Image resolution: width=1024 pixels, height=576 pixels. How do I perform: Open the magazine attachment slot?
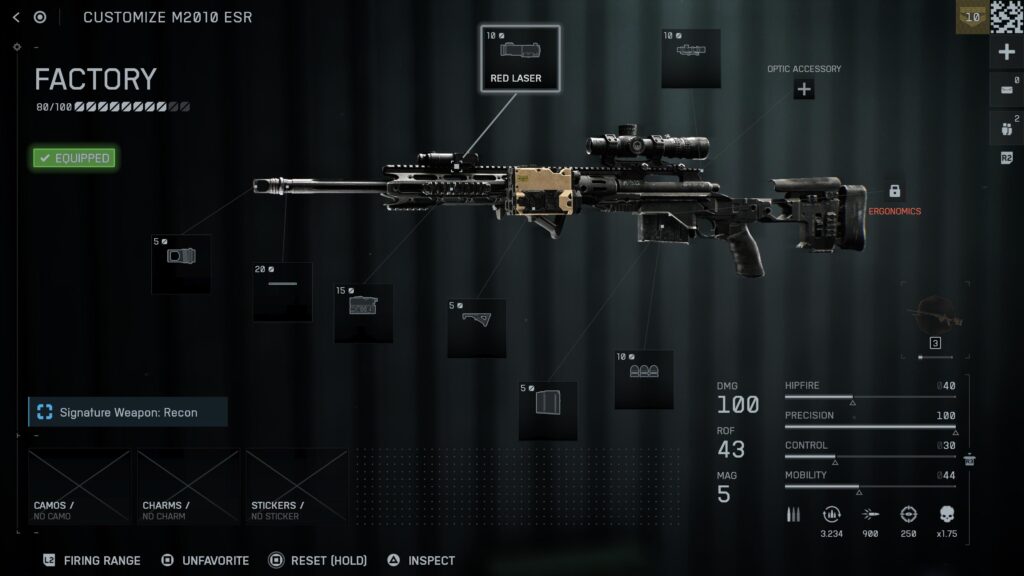coord(548,410)
